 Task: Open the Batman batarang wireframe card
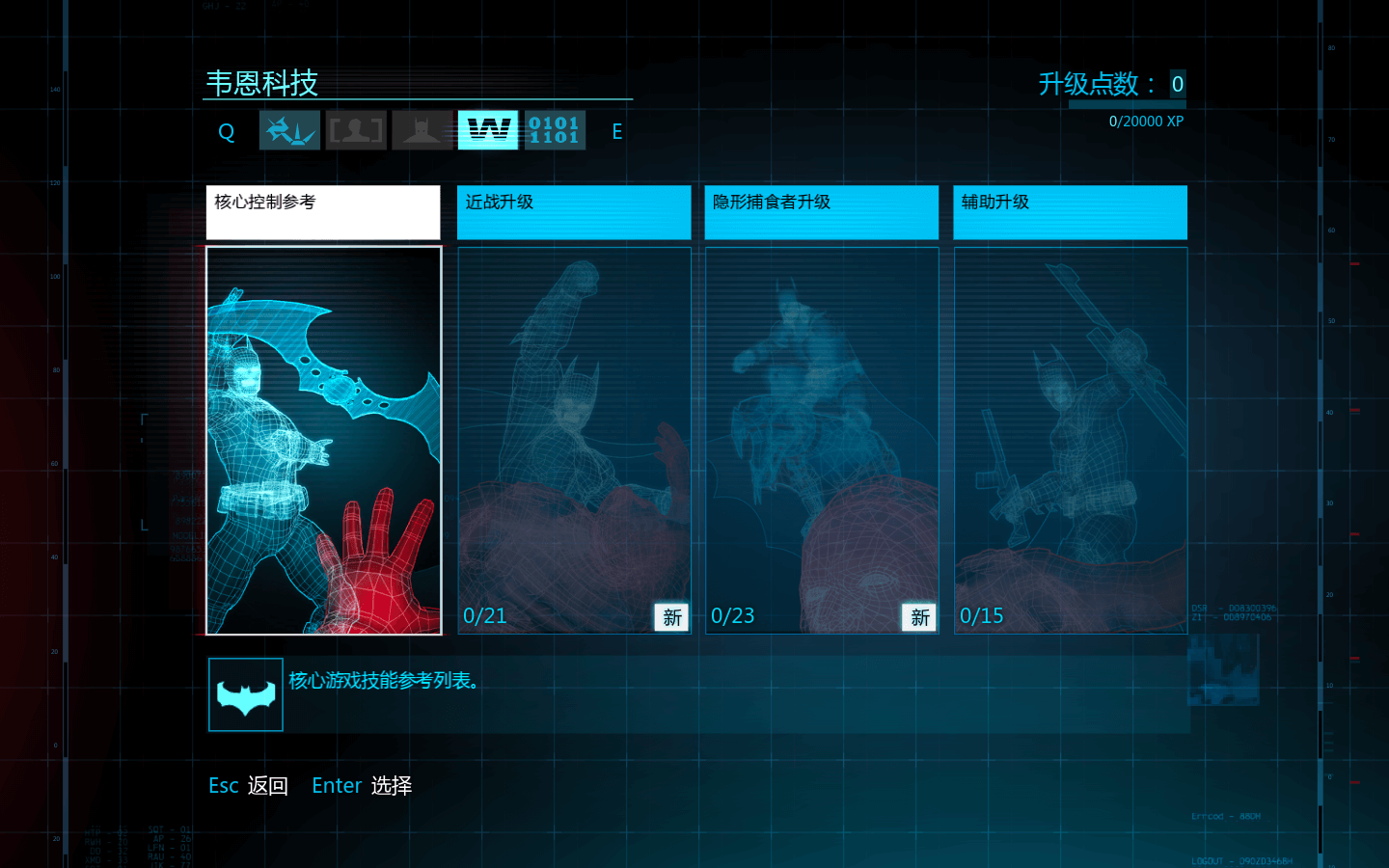click(324, 441)
